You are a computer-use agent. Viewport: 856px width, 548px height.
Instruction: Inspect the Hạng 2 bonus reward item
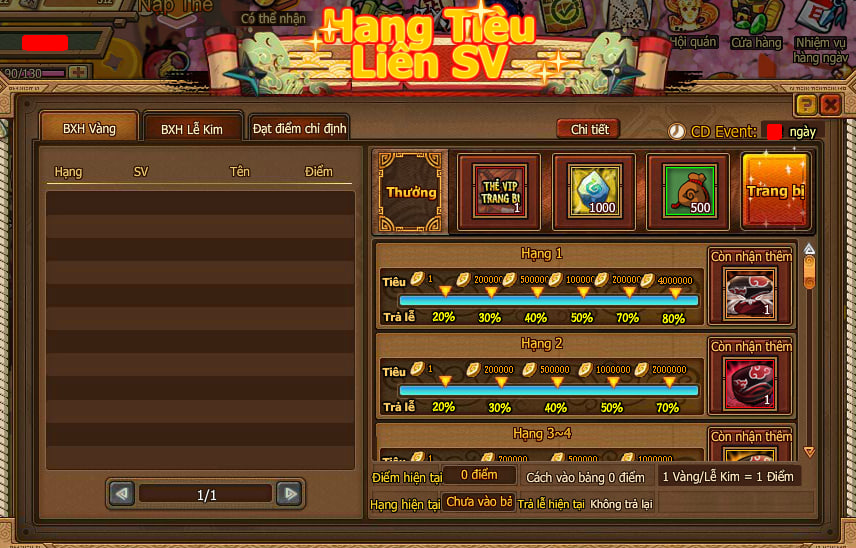751,386
